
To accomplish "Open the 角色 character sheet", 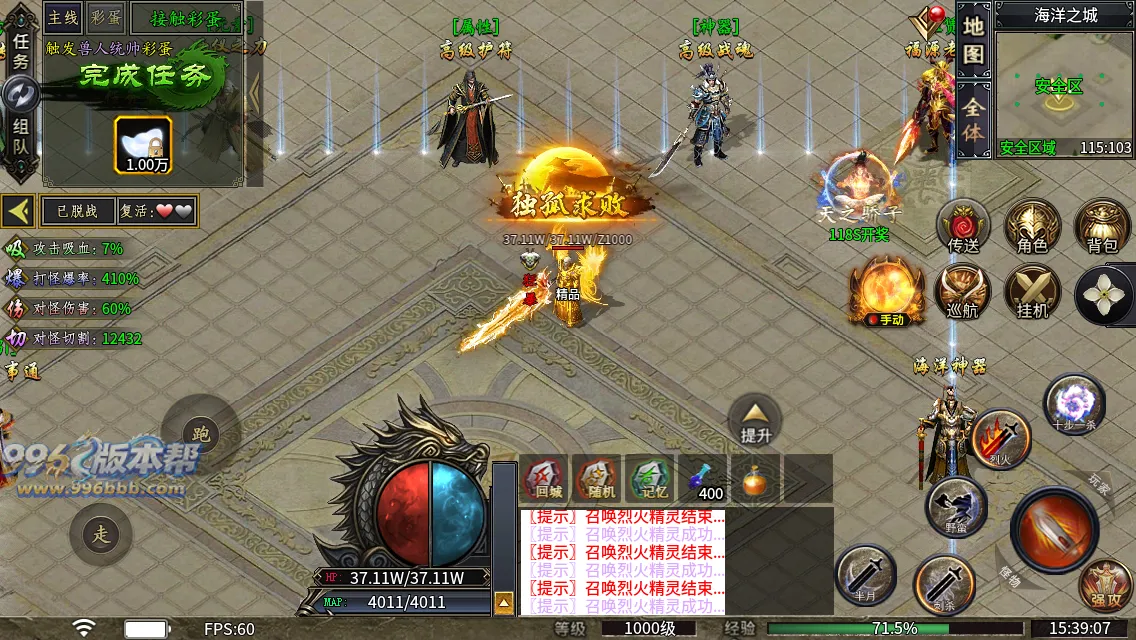I will [x=1032, y=228].
